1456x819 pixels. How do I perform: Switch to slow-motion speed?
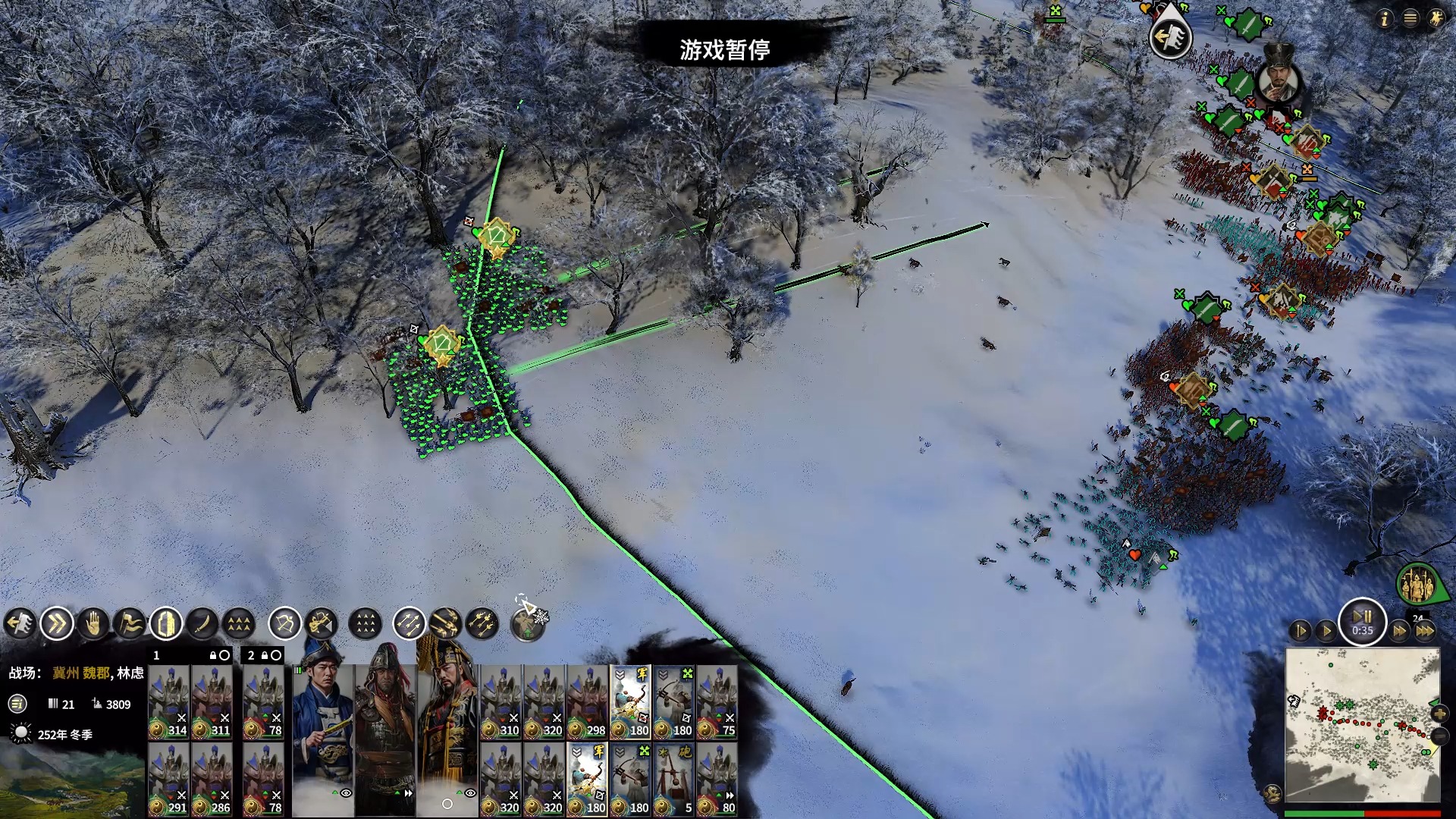pyautogui.click(x=1300, y=631)
